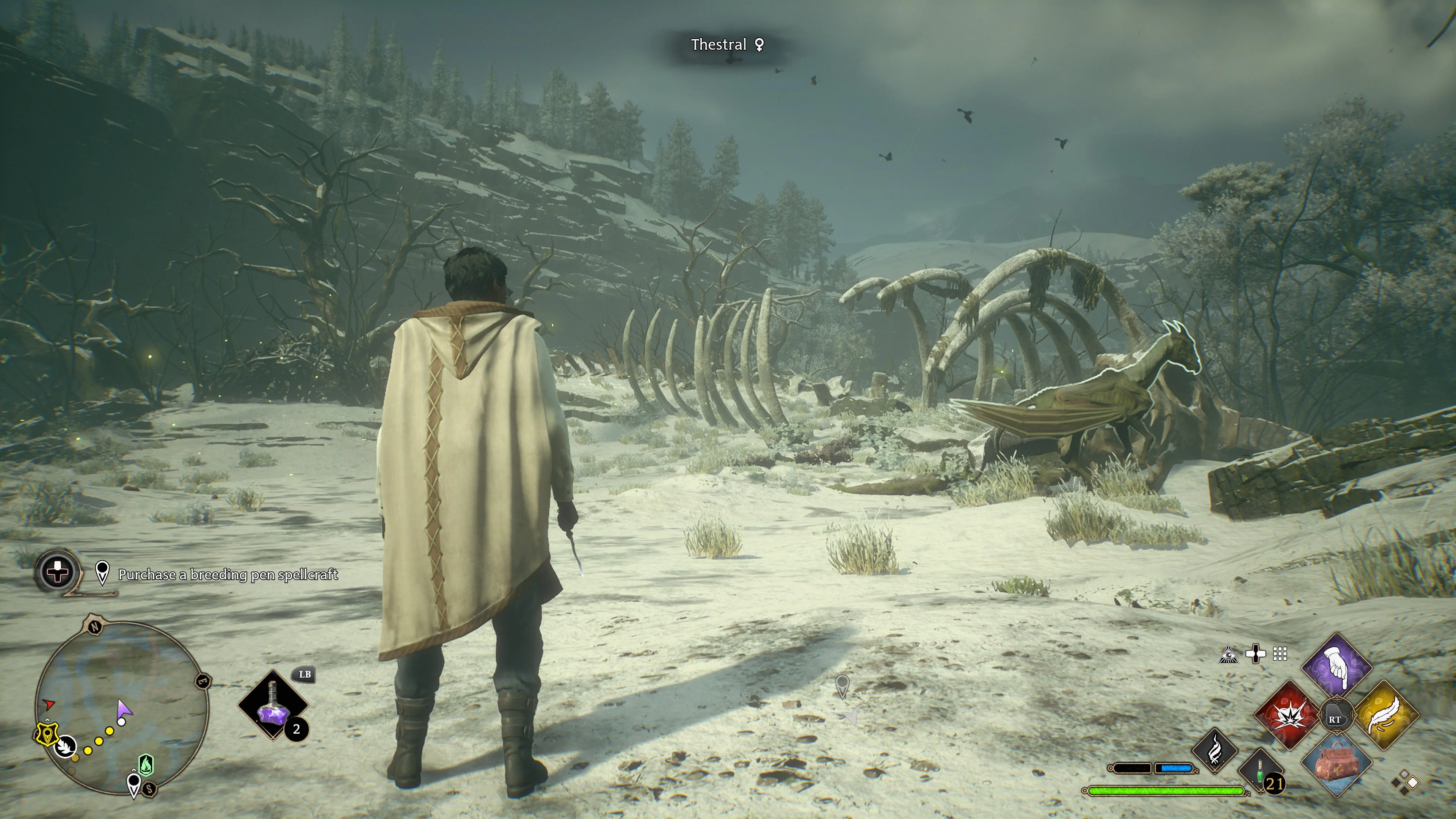
Task: Trigger the white flame ancient magic icon
Action: pyautogui.click(x=1215, y=751)
